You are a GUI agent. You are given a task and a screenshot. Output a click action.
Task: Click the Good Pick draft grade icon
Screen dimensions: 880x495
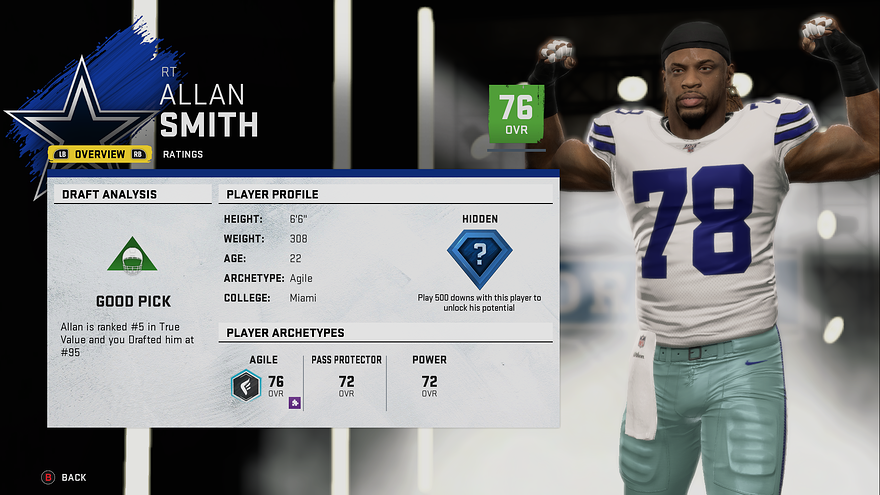coord(132,256)
